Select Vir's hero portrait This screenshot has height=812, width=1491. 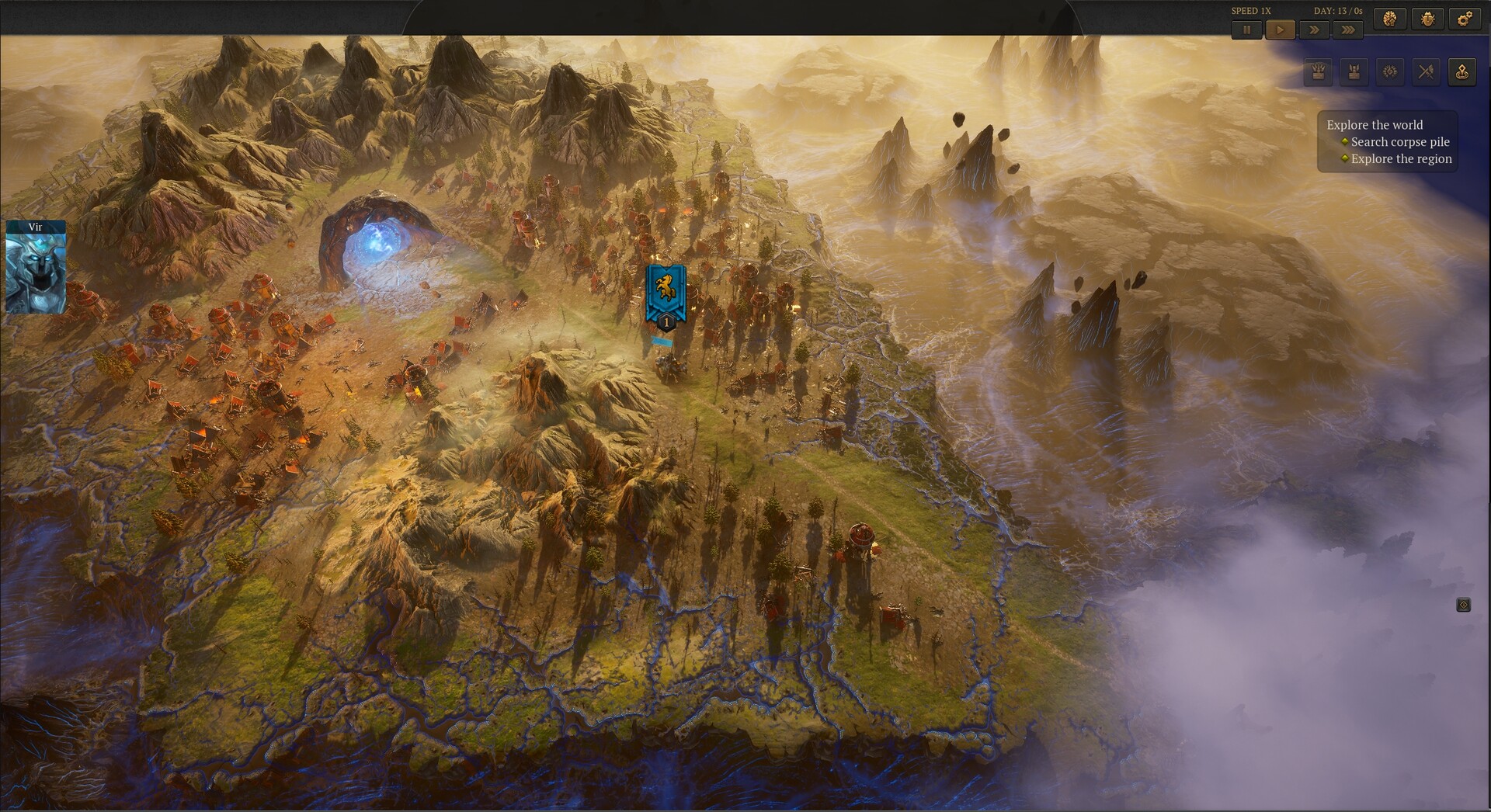tap(36, 273)
